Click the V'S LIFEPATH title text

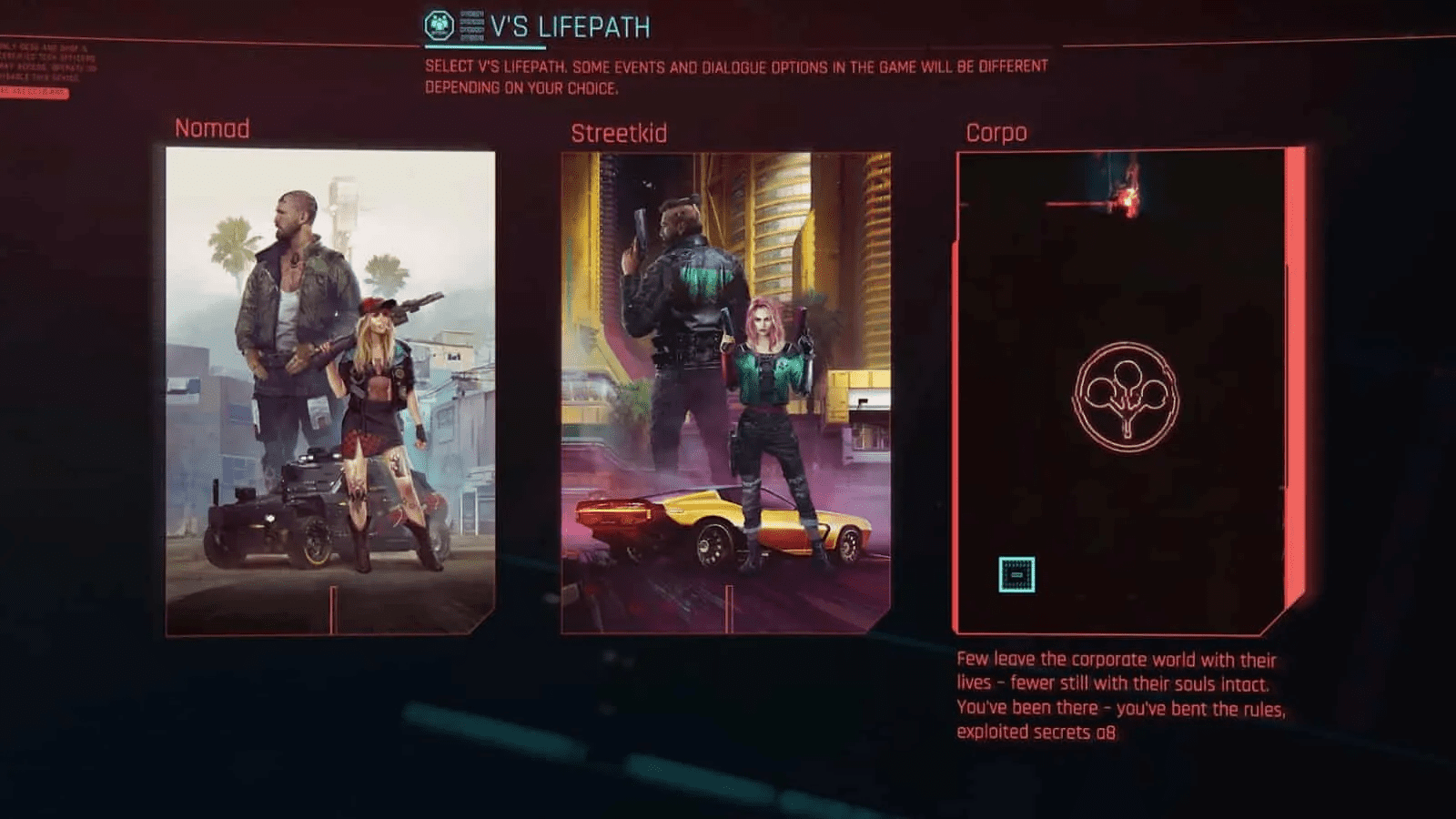[x=569, y=26]
